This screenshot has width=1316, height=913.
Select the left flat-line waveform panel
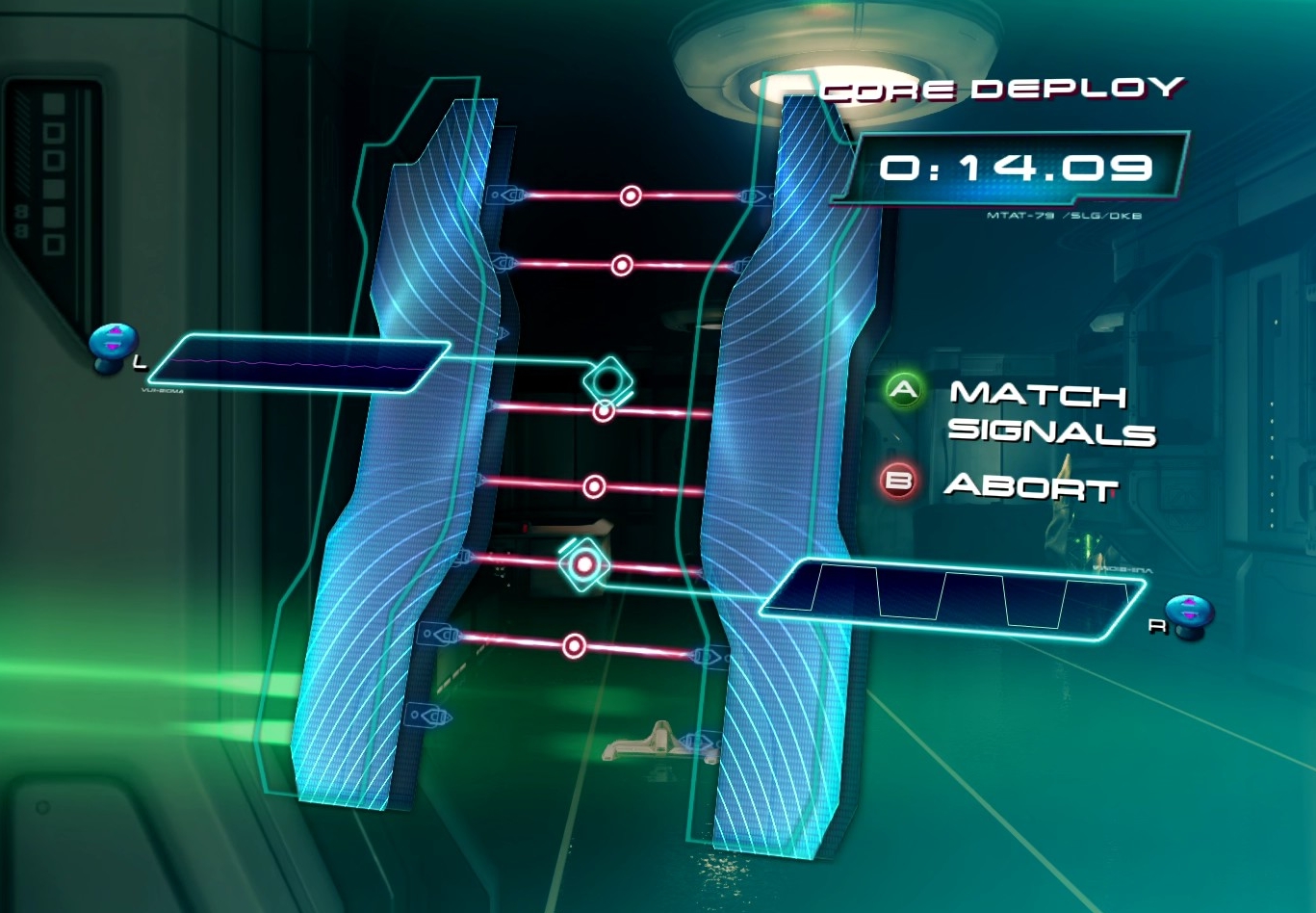(x=298, y=364)
